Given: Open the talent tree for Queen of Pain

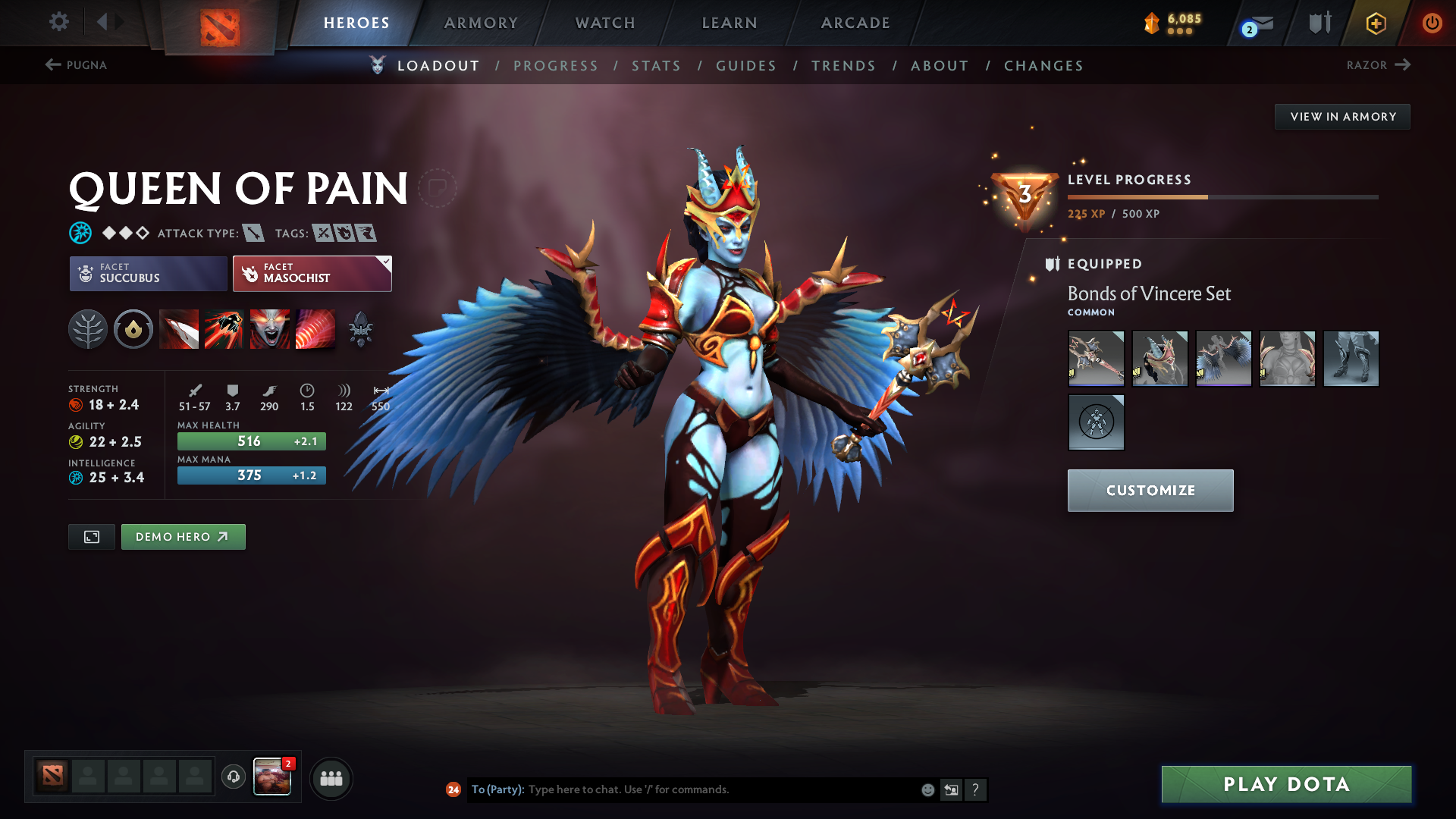Looking at the screenshot, I should point(88,329).
